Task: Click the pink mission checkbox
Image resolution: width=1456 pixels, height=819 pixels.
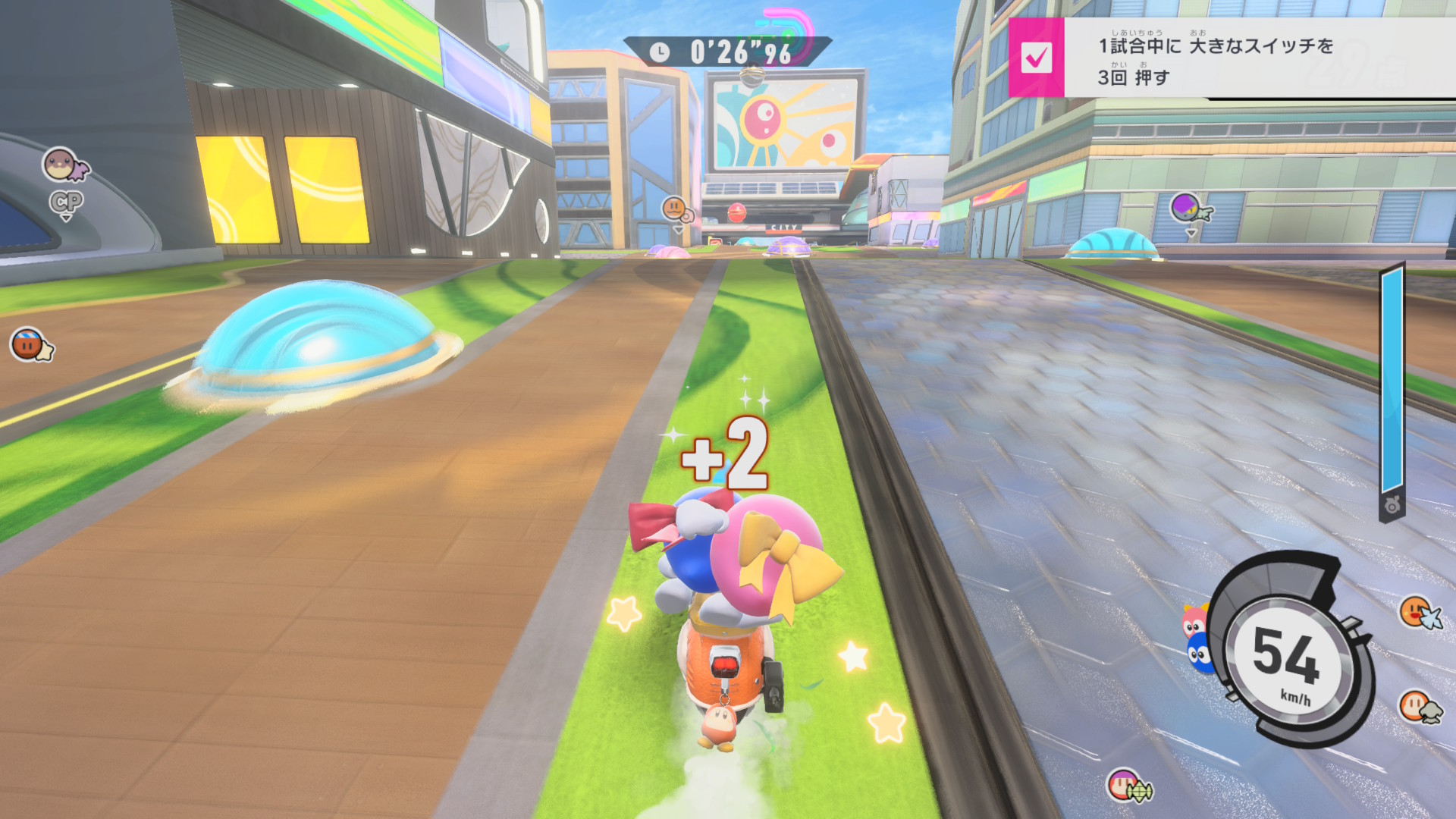Action: (1036, 58)
